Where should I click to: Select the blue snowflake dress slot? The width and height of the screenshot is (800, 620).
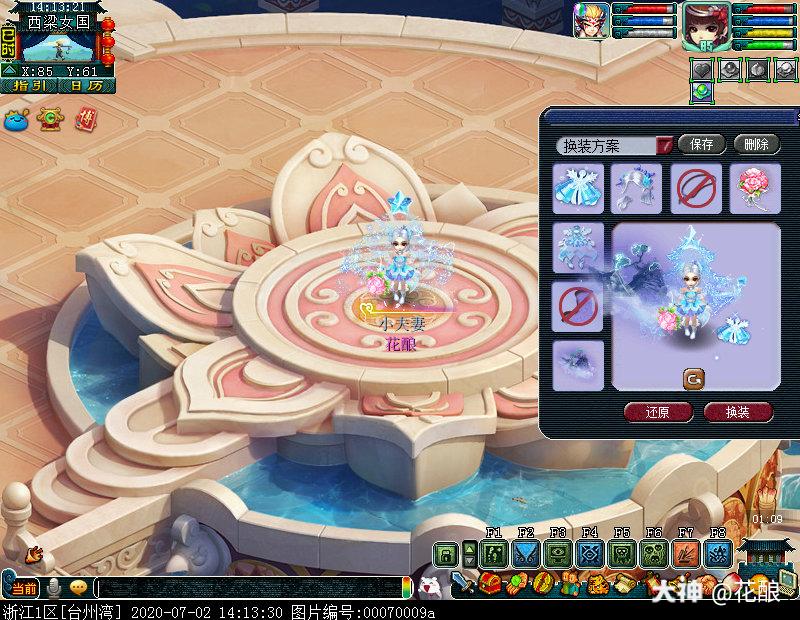(578, 188)
